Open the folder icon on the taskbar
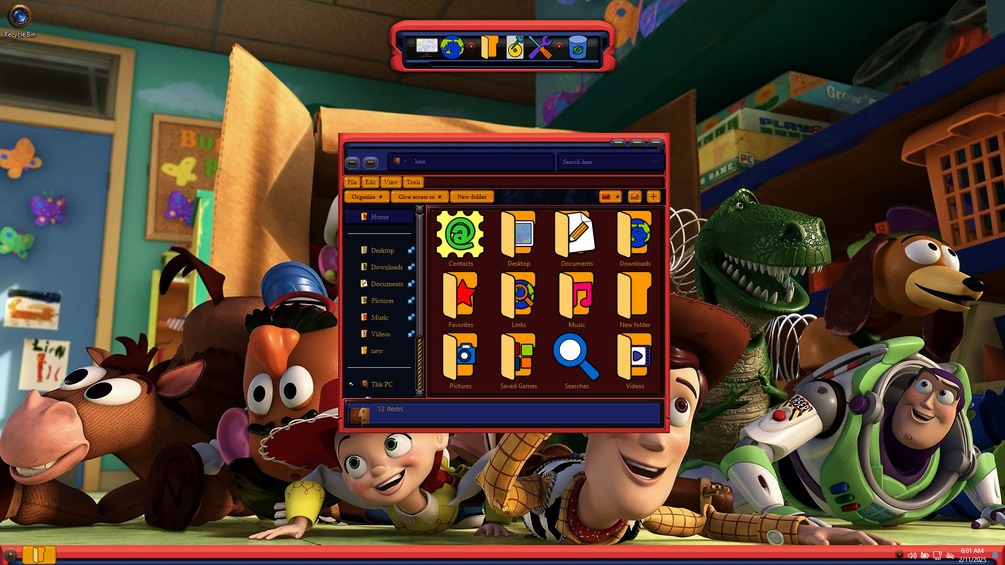1005x565 pixels. tap(38, 554)
